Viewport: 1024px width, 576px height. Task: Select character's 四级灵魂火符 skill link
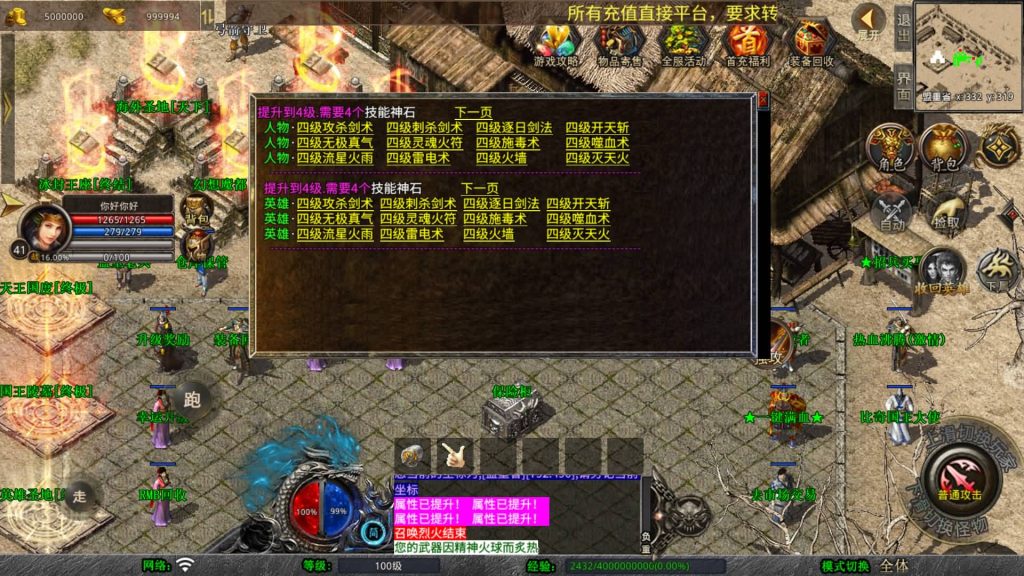[418, 143]
